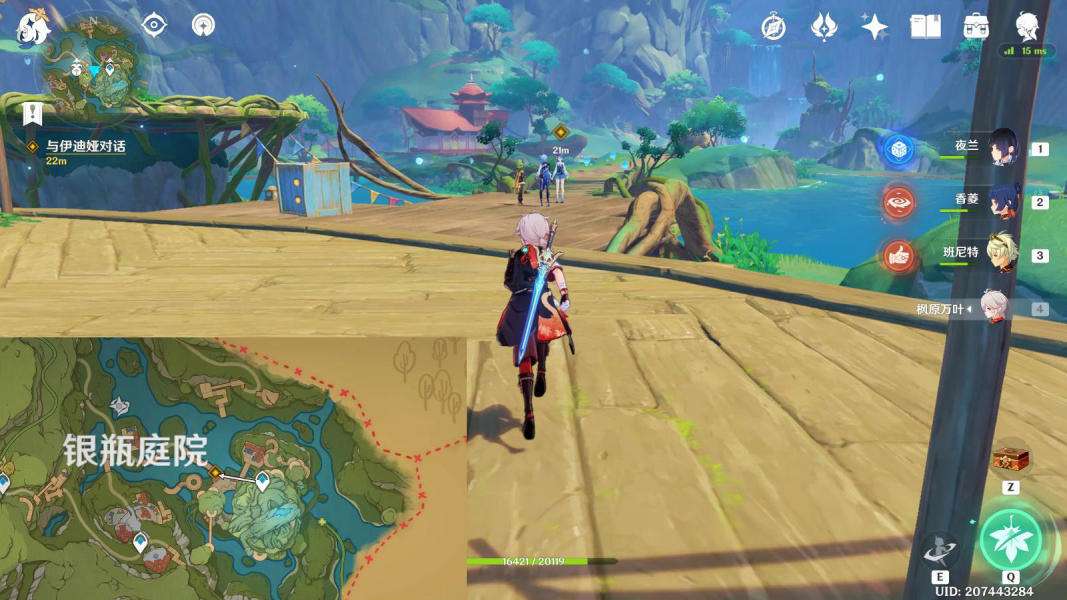The image size is (1067, 600).
Task: Click the round star icon beside the eye
Action: (x=203, y=25)
